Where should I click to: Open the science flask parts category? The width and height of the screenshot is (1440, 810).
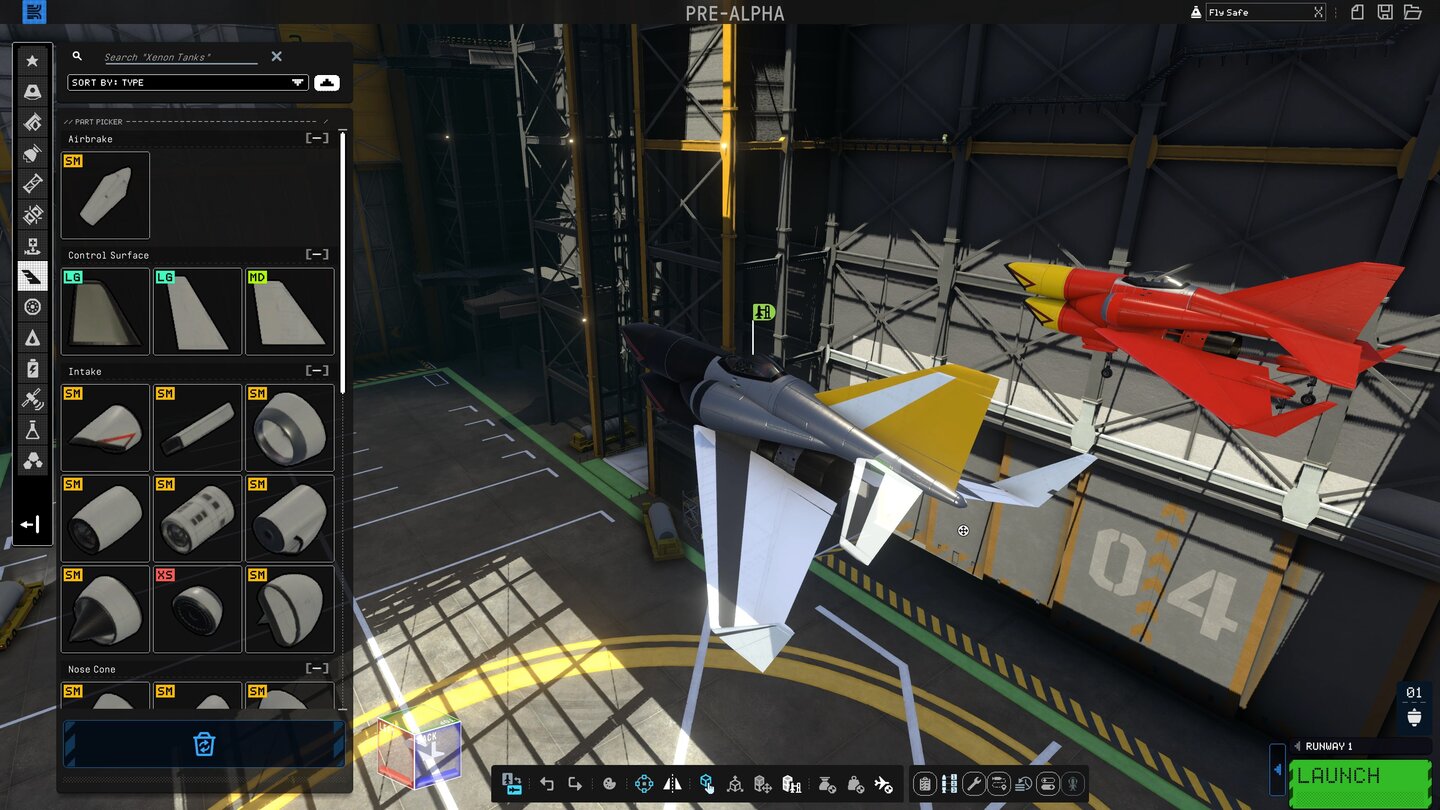click(x=33, y=430)
